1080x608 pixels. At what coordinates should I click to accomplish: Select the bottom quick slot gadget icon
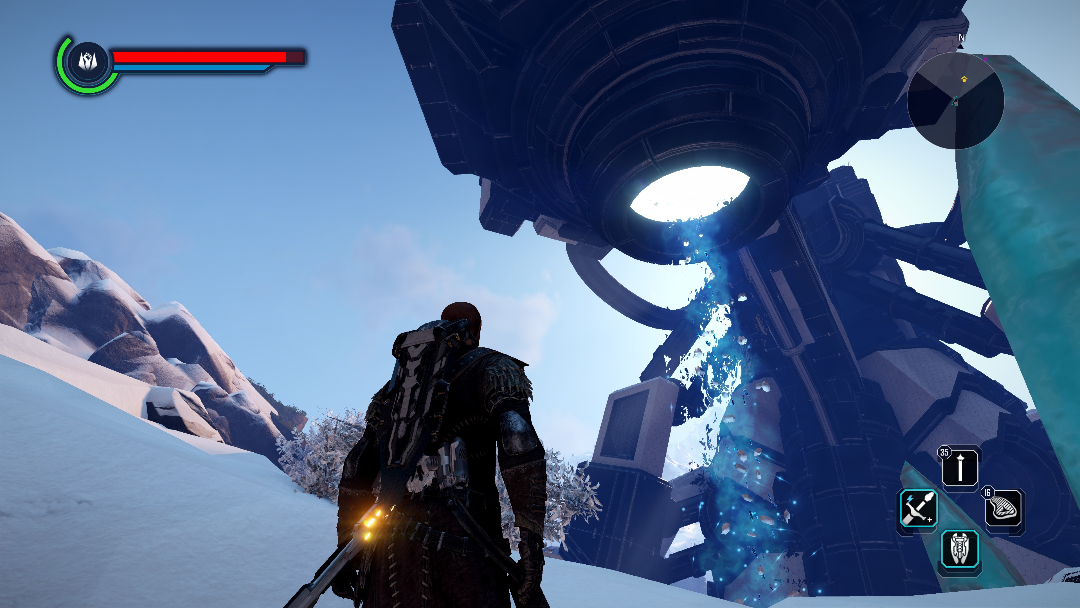(961, 551)
